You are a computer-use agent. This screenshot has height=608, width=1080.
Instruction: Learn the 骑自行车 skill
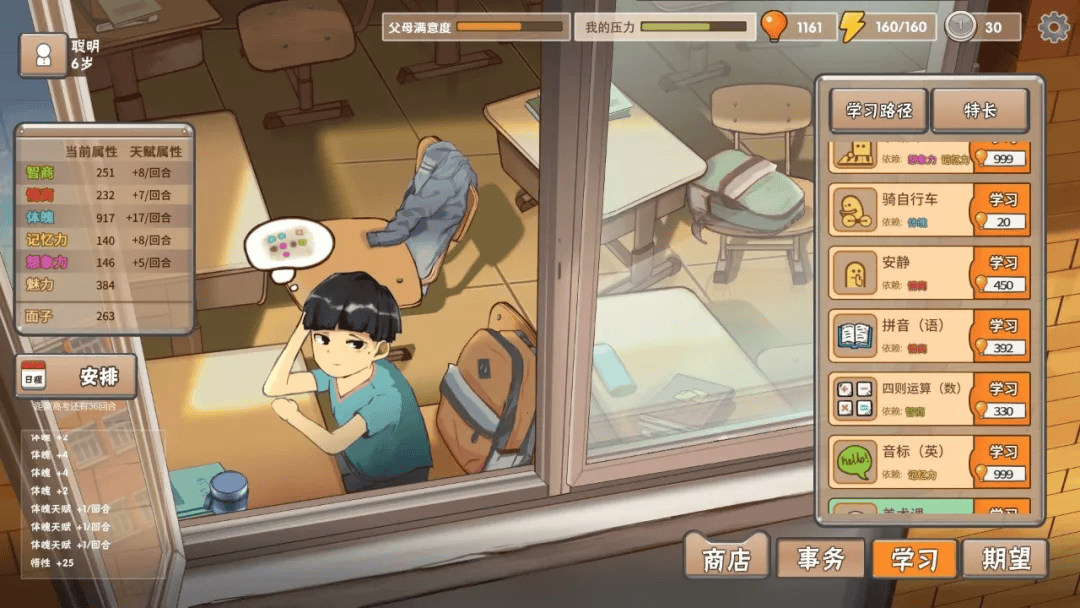tap(1002, 209)
